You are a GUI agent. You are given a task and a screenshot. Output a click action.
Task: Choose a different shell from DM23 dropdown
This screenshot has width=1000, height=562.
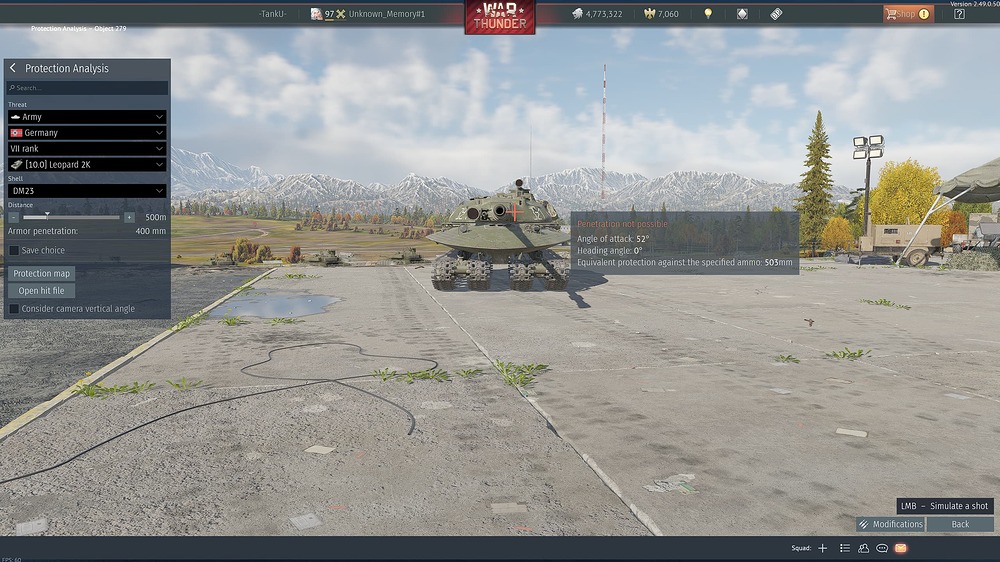pos(86,191)
